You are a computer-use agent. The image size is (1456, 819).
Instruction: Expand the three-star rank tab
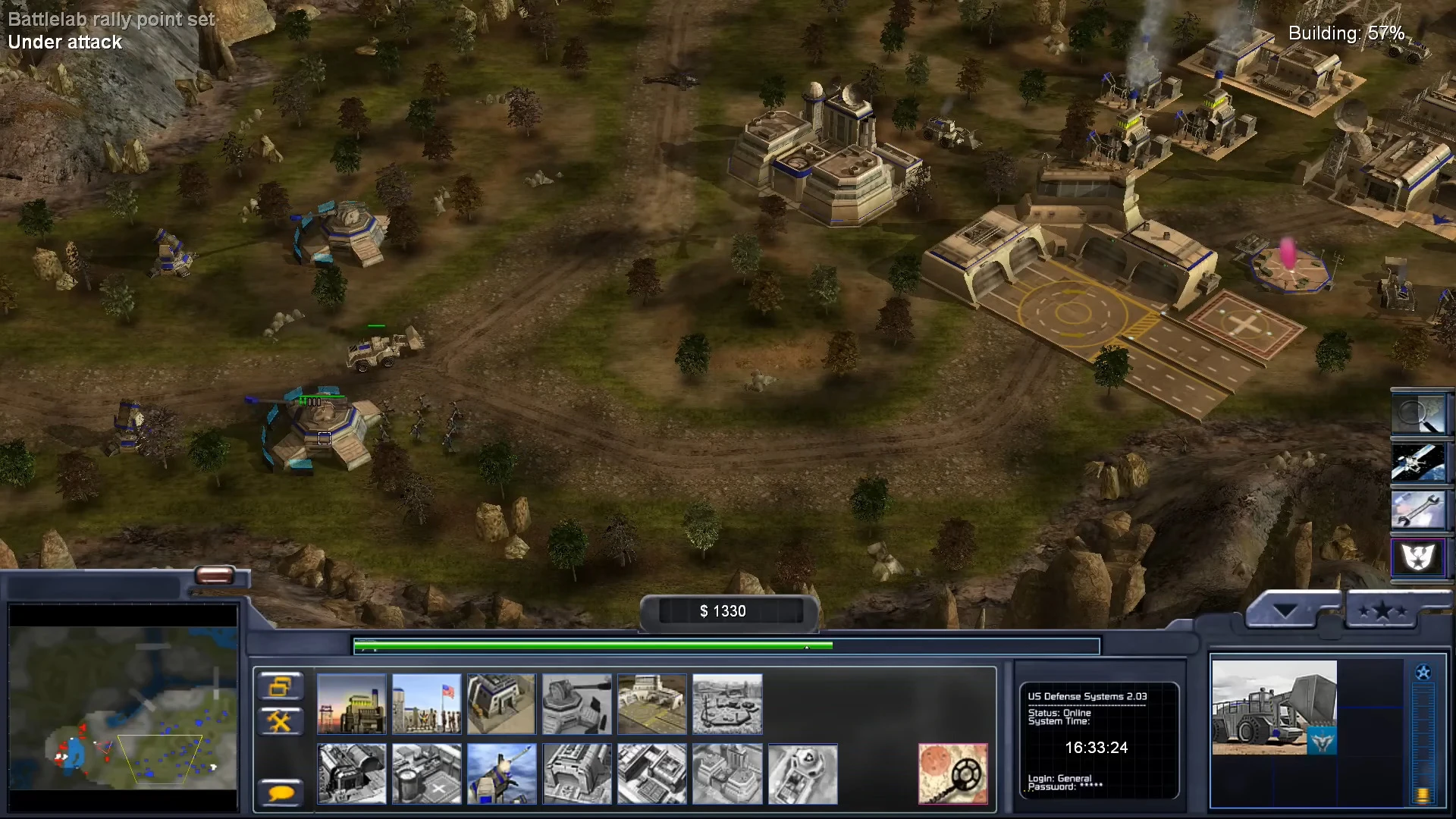click(1382, 610)
